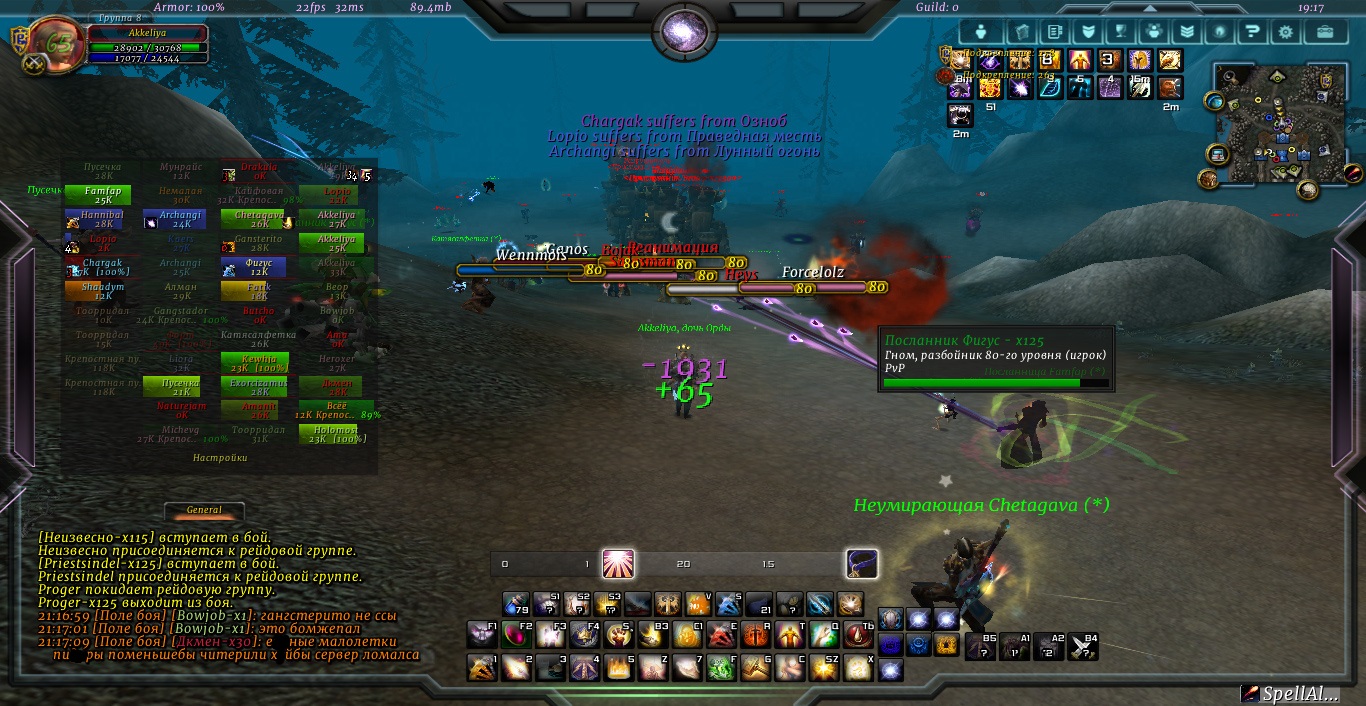Open the question mark help button
The height and width of the screenshot is (706, 1366).
pyautogui.click(x=1251, y=31)
